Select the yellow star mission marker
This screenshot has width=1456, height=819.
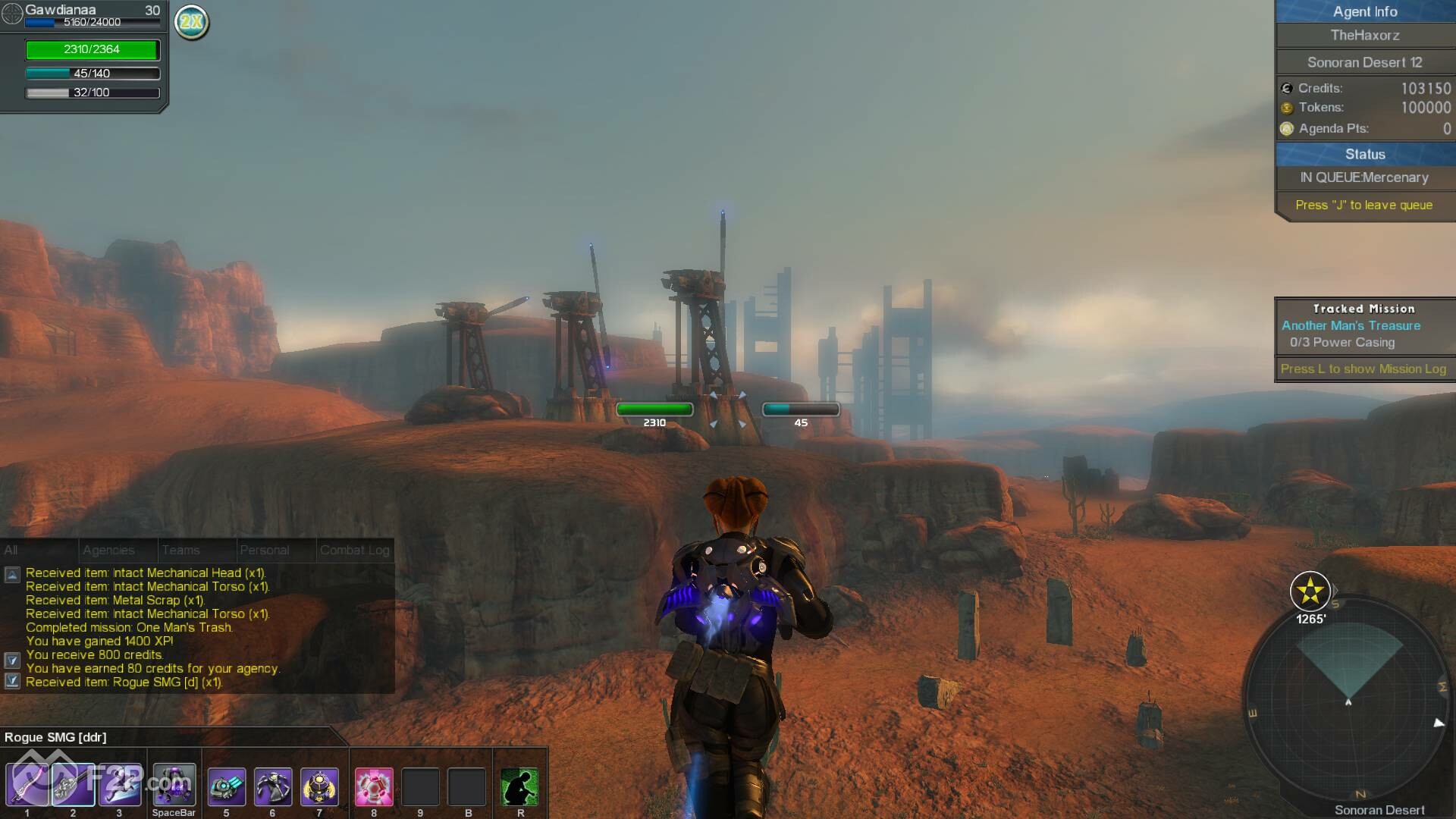pyautogui.click(x=1310, y=591)
